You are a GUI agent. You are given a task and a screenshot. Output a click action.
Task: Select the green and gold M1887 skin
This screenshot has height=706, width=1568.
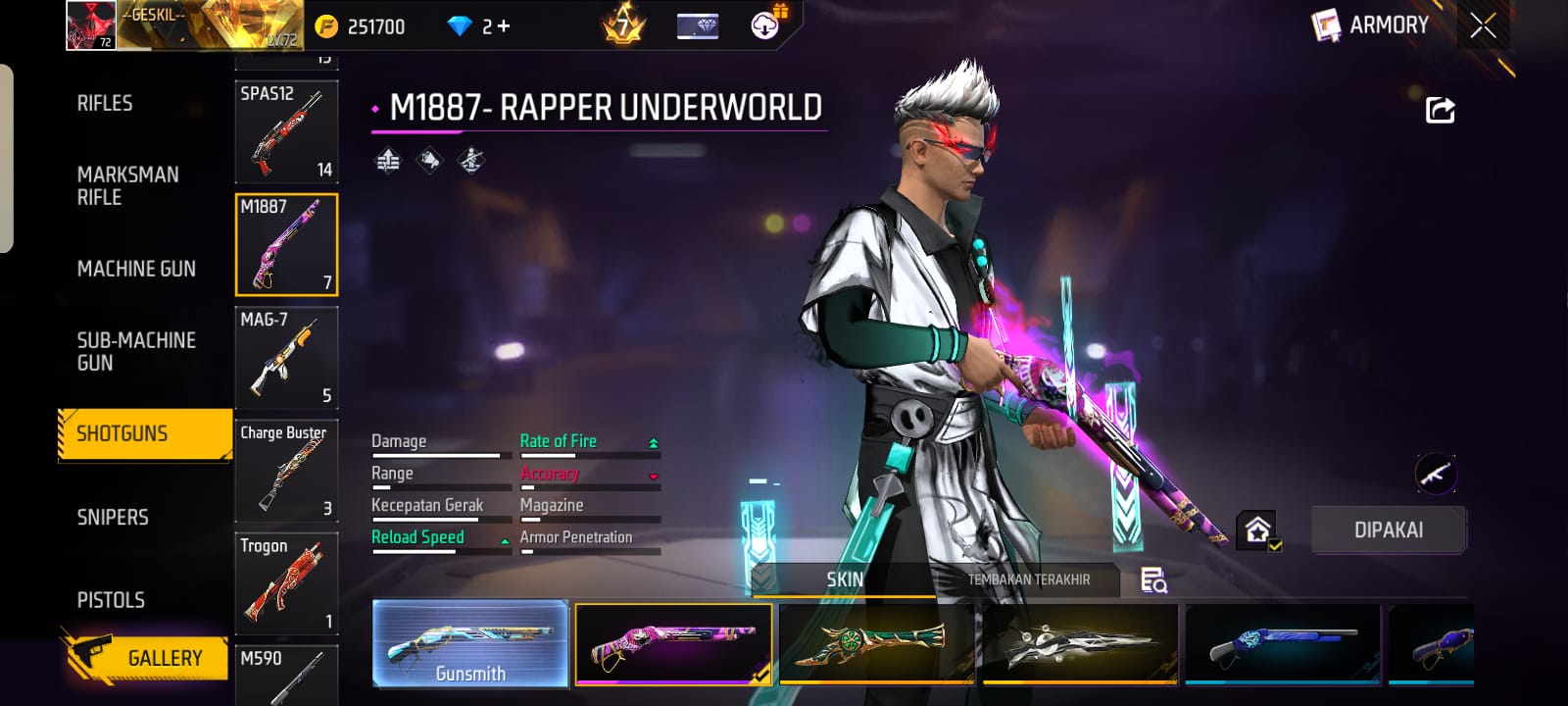pos(876,643)
